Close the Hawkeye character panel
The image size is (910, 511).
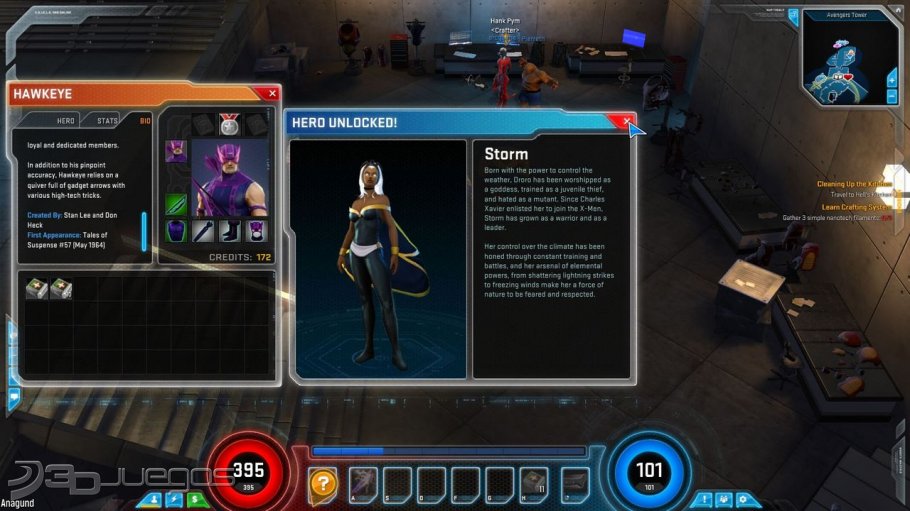click(x=272, y=94)
